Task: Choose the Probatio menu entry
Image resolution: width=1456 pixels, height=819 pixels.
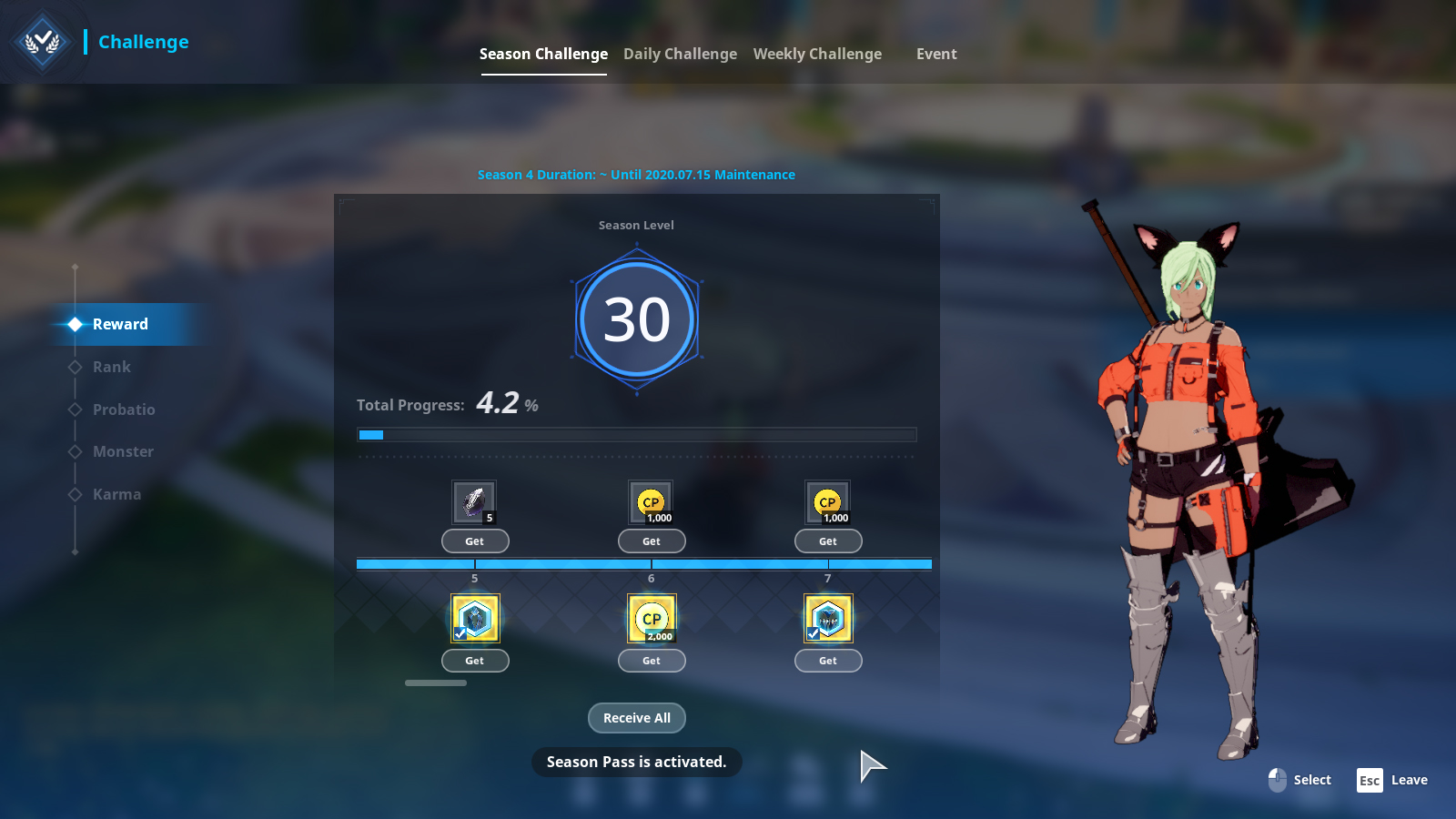Action: 124,409
